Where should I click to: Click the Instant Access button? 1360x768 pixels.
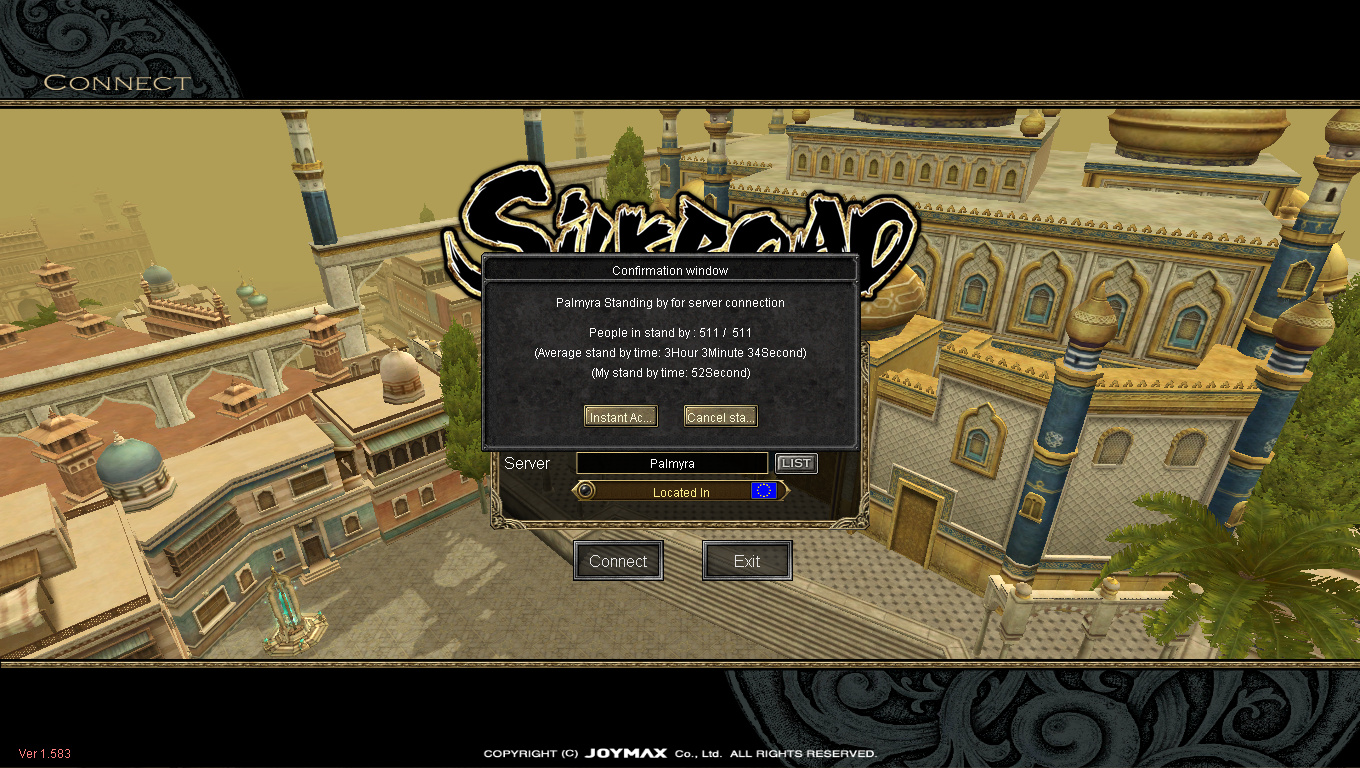coord(620,417)
